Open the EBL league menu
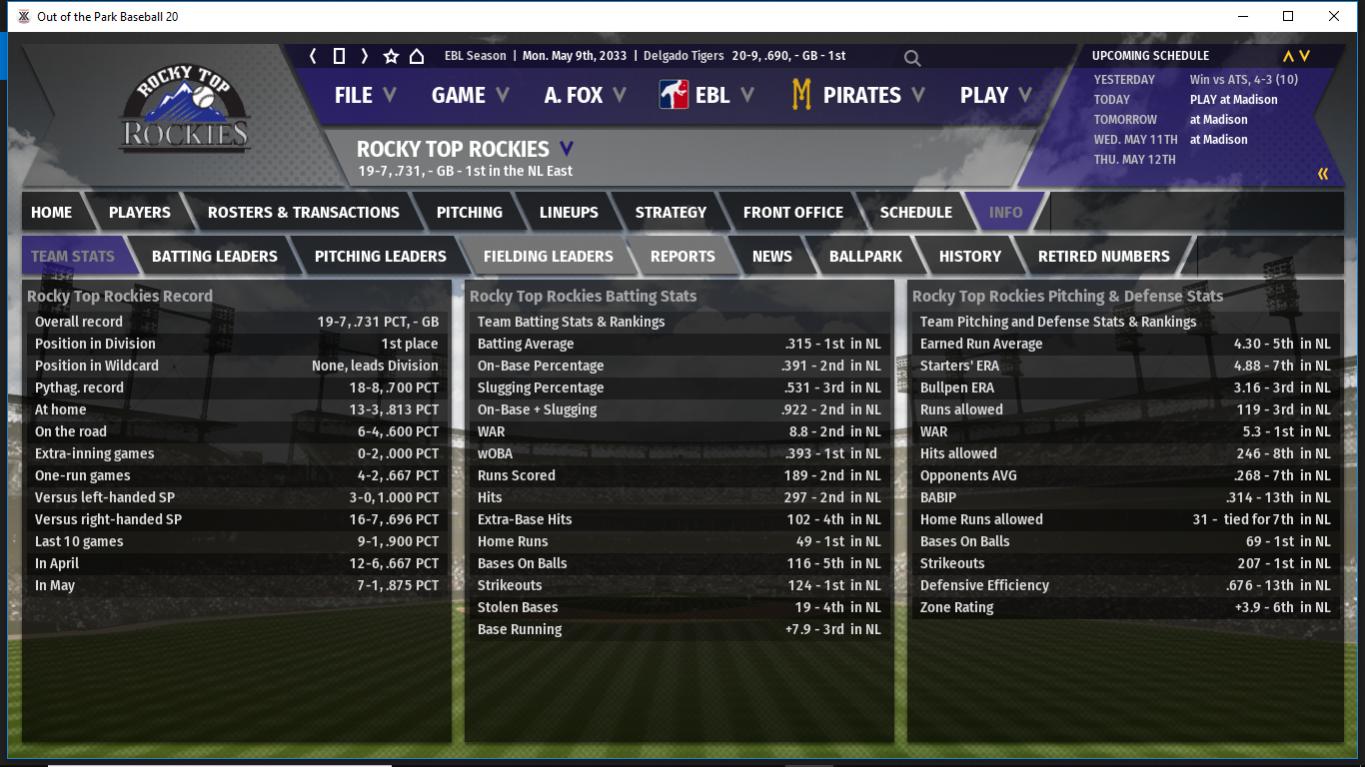This screenshot has width=1365, height=767. click(x=709, y=95)
